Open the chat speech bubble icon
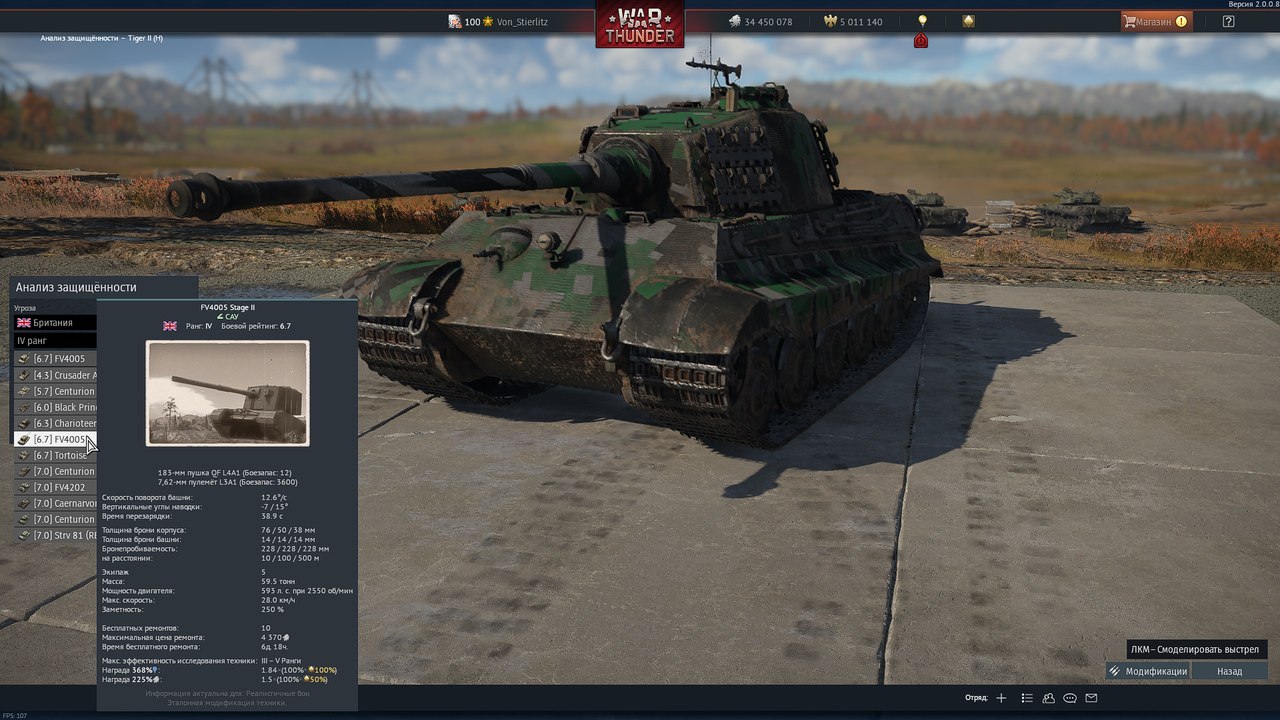Image resolution: width=1280 pixels, height=720 pixels. (x=1070, y=698)
